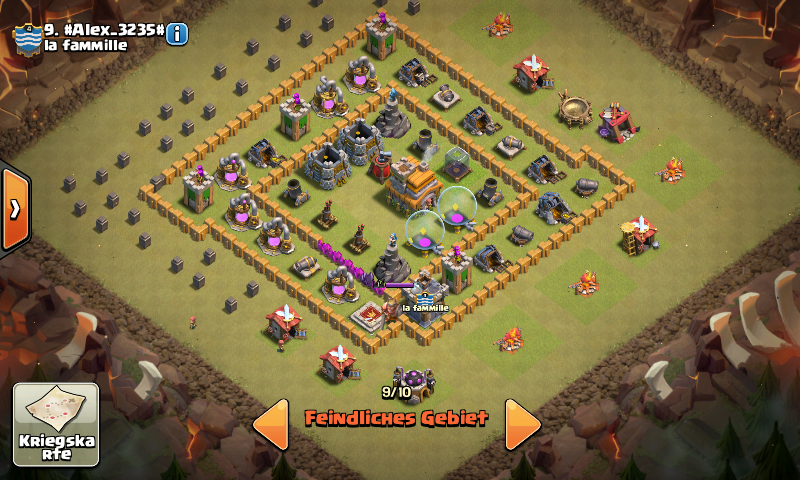This screenshot has width=800, height=480.
Task: Open the blue info icon beside Alex_3235
Action: (x=177, y=34)
